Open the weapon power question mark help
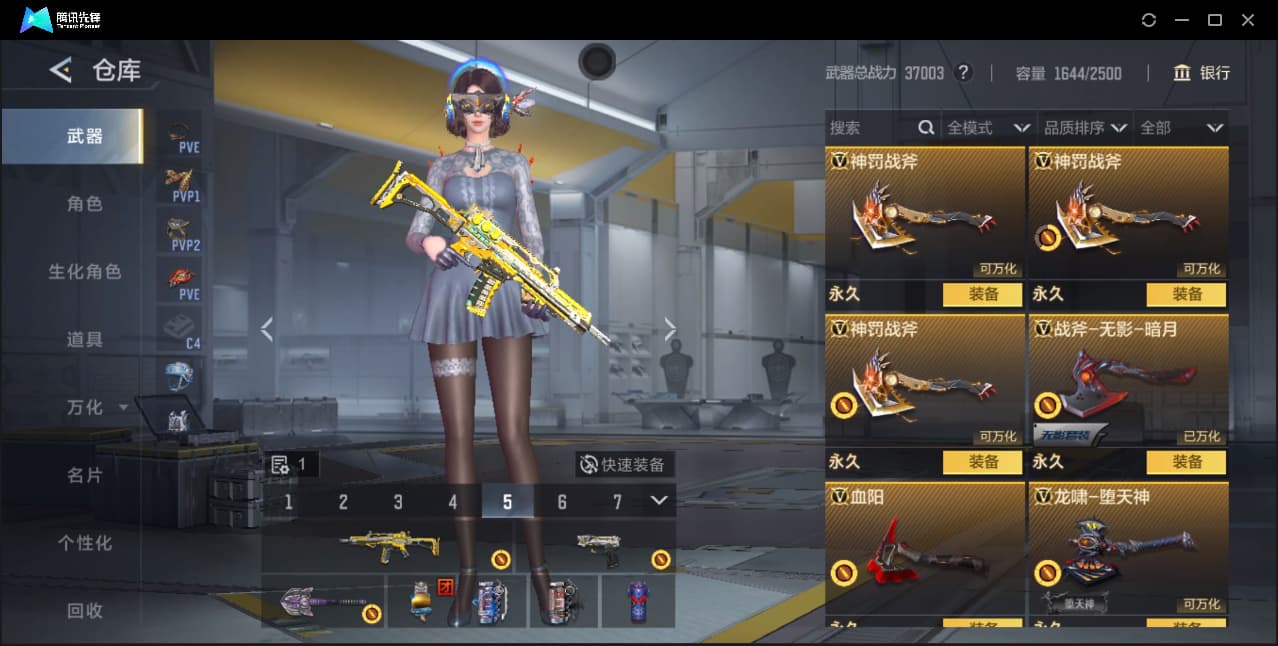The width and height of the screenshot is (1278, 646). click(963, 73)
